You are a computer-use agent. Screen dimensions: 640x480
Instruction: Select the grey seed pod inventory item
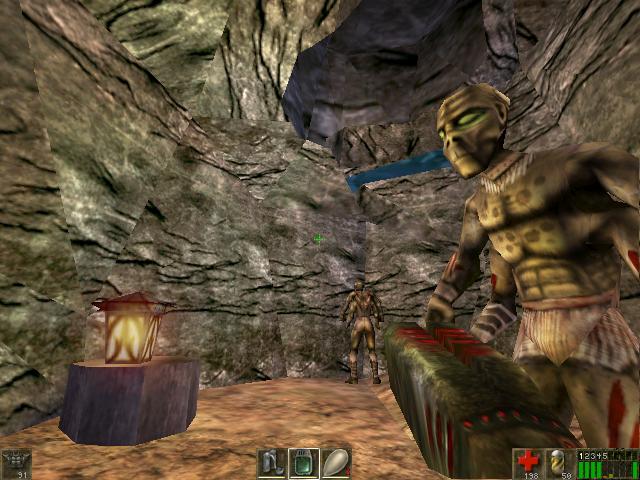coord(335,463)
